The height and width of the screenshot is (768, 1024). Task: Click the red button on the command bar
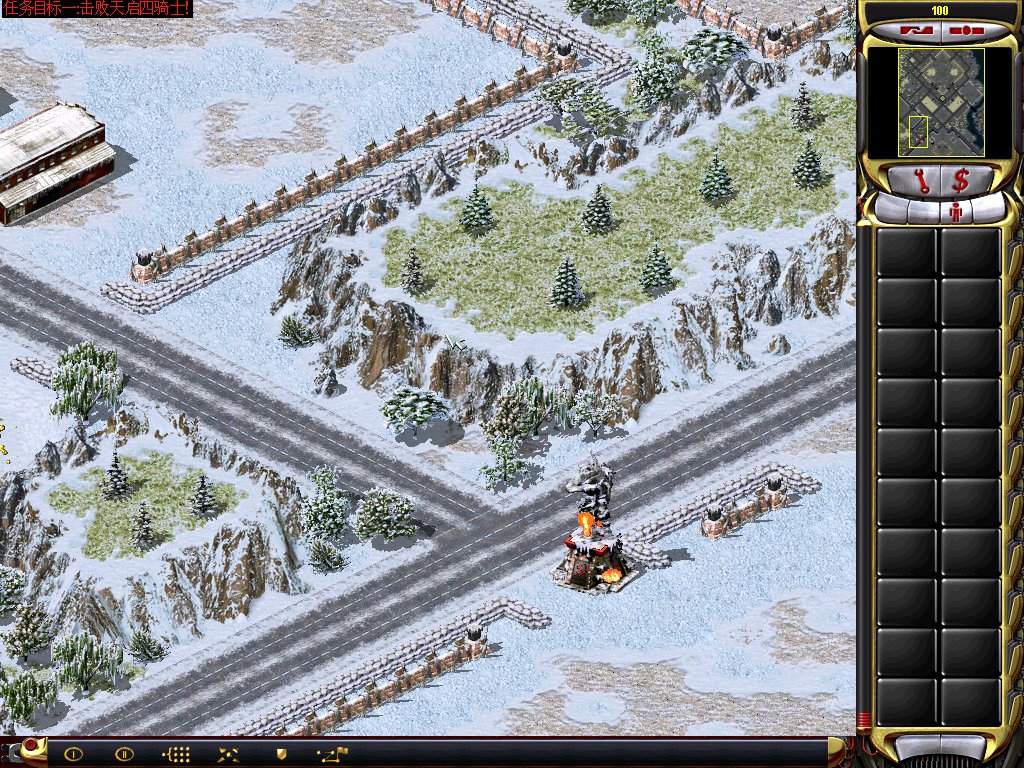(32, 746)
